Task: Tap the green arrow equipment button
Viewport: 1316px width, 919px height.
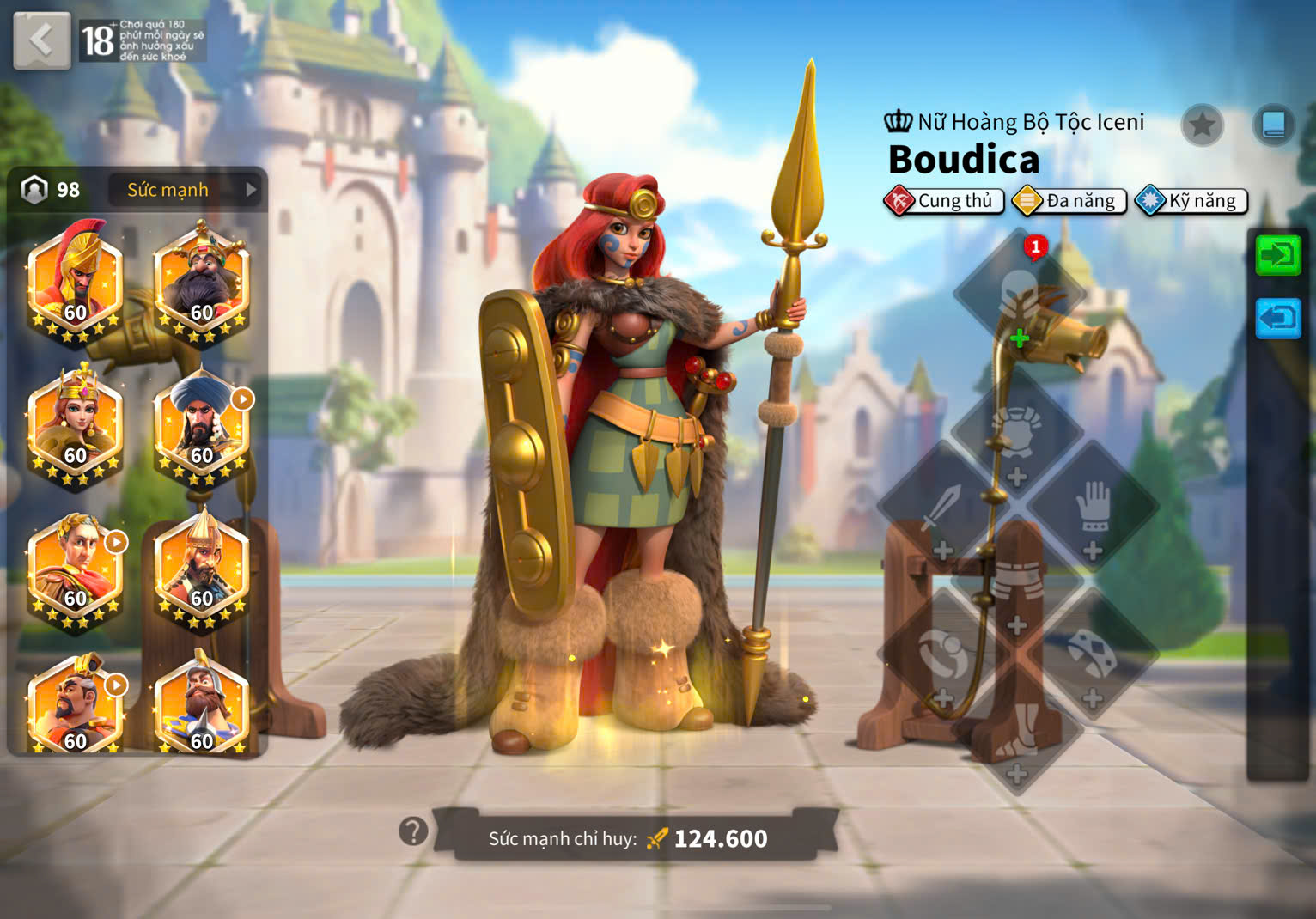Action: coord(1278,255)
